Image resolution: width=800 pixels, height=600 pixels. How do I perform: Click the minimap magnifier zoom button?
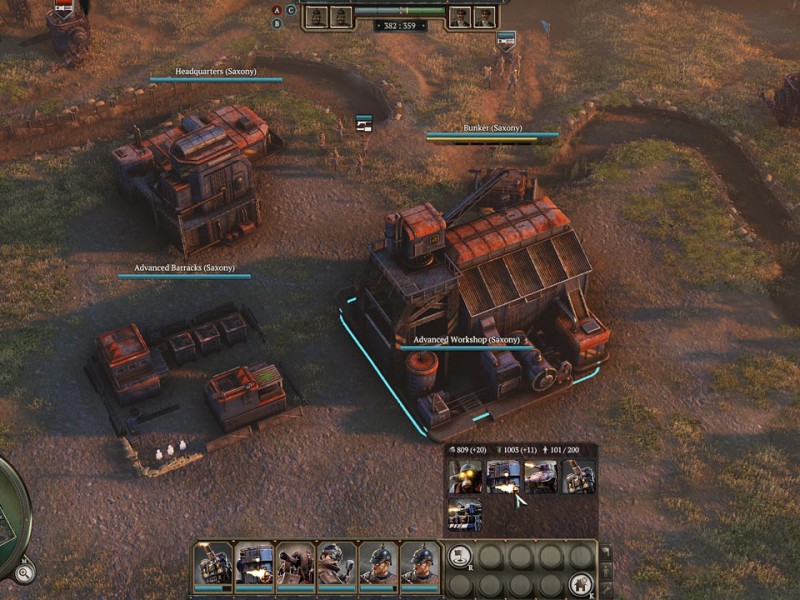(22, 572)
